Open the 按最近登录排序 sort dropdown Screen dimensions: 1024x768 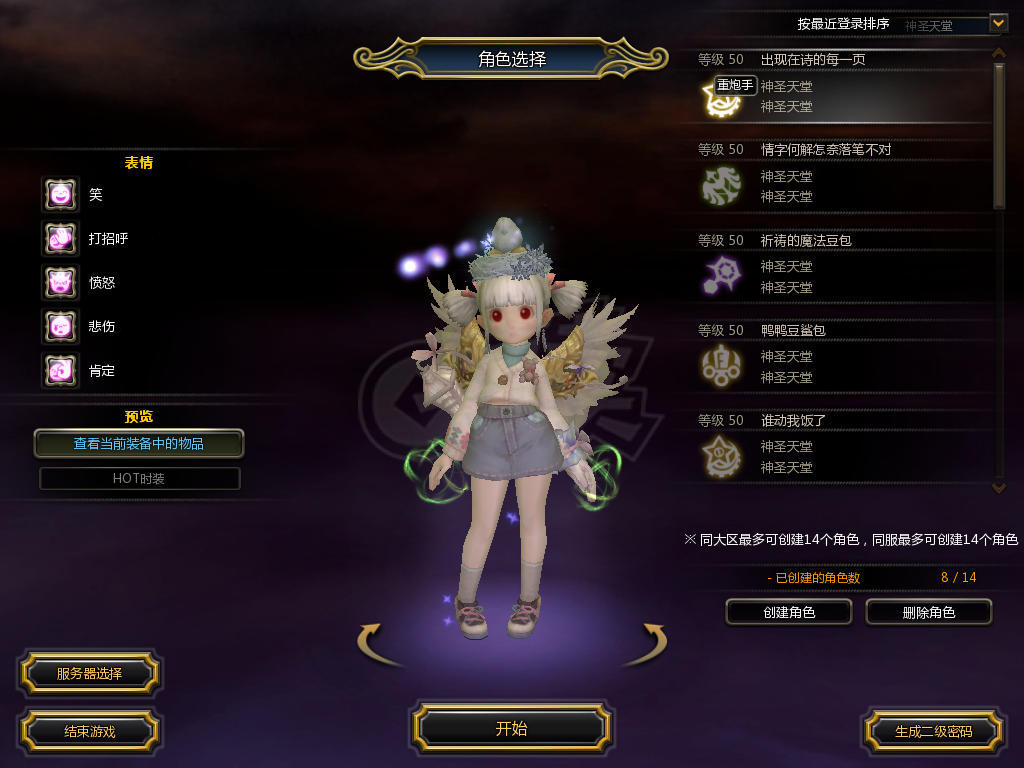coord(997,22)
